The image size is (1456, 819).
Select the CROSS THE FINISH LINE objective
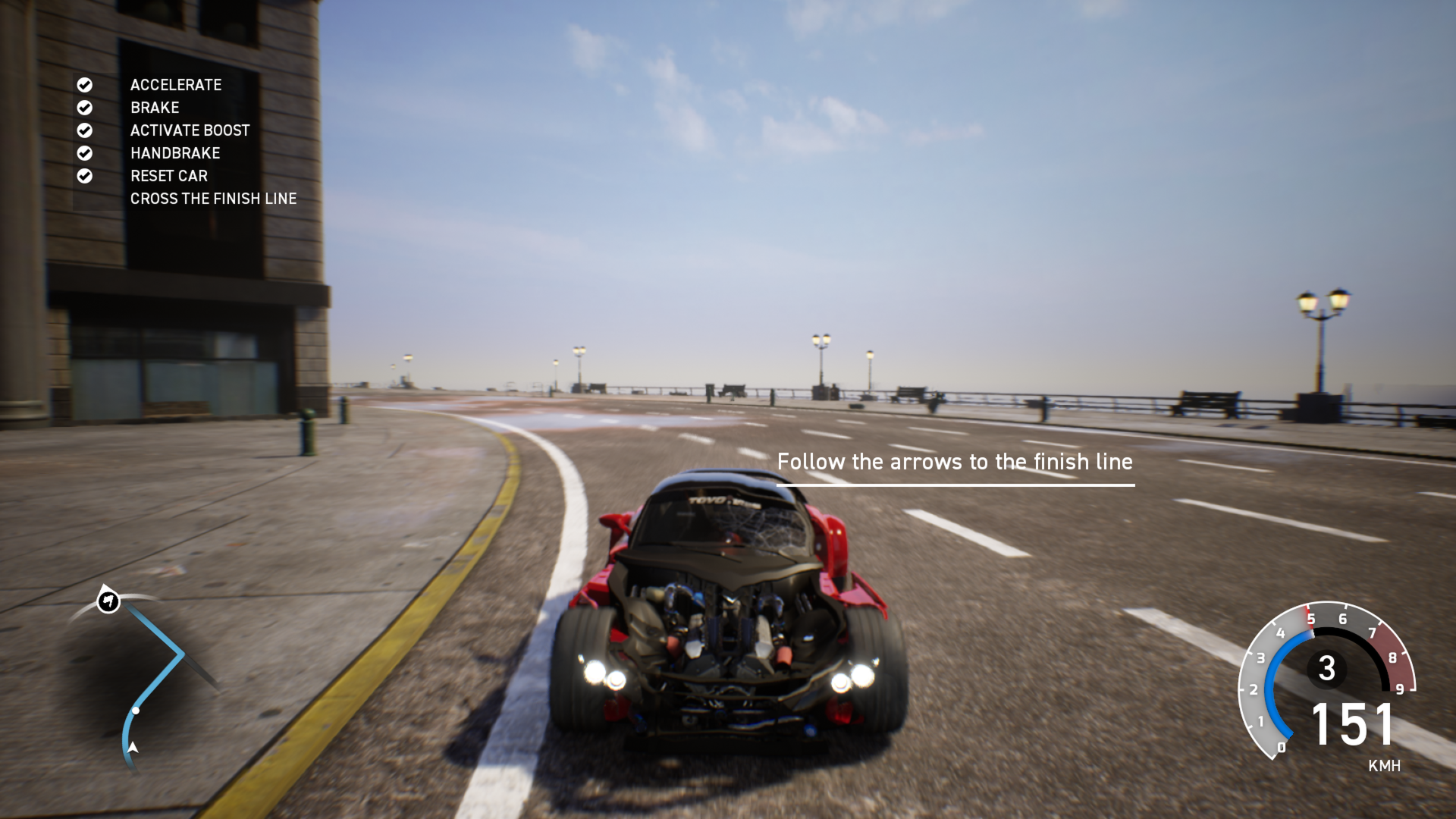click(215, 198)
